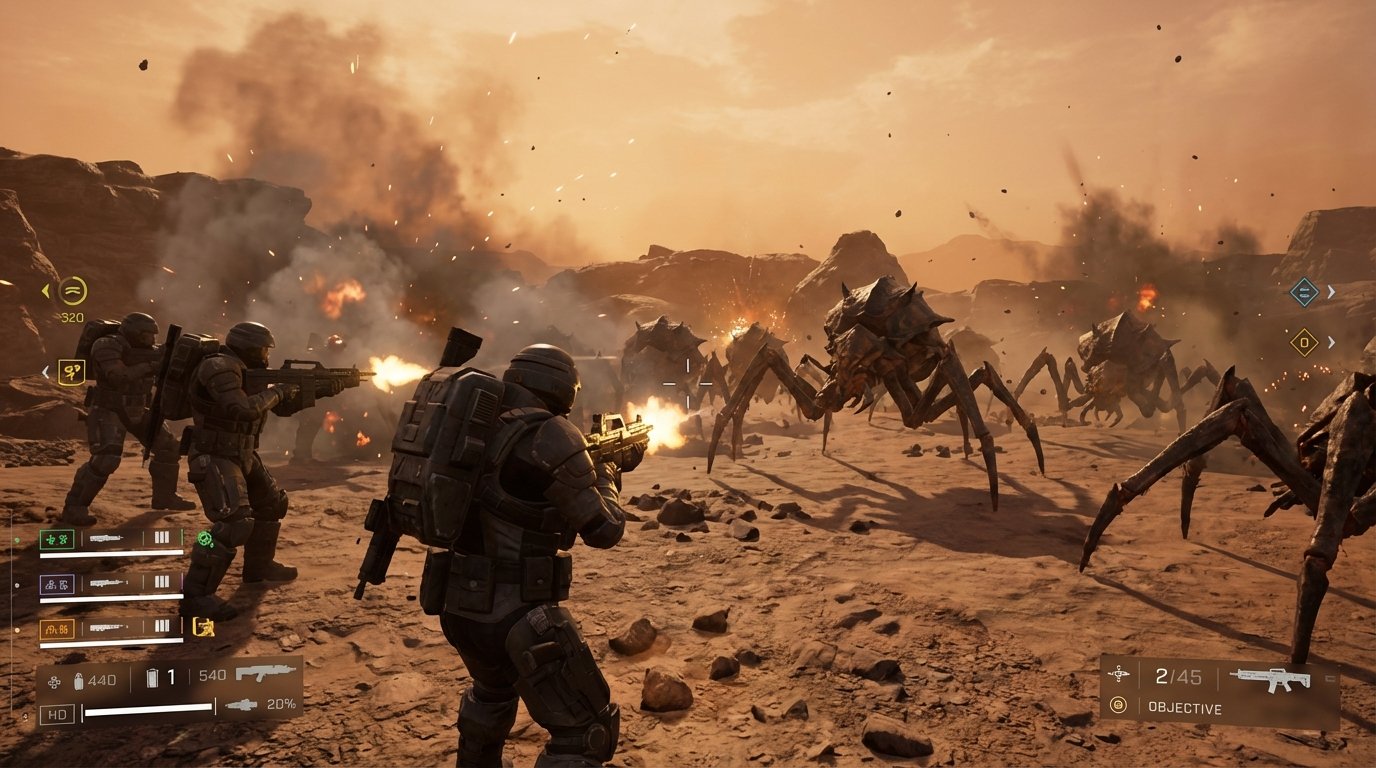Select the rifle silhouette in the ammo panel

(x=263, y=674)
